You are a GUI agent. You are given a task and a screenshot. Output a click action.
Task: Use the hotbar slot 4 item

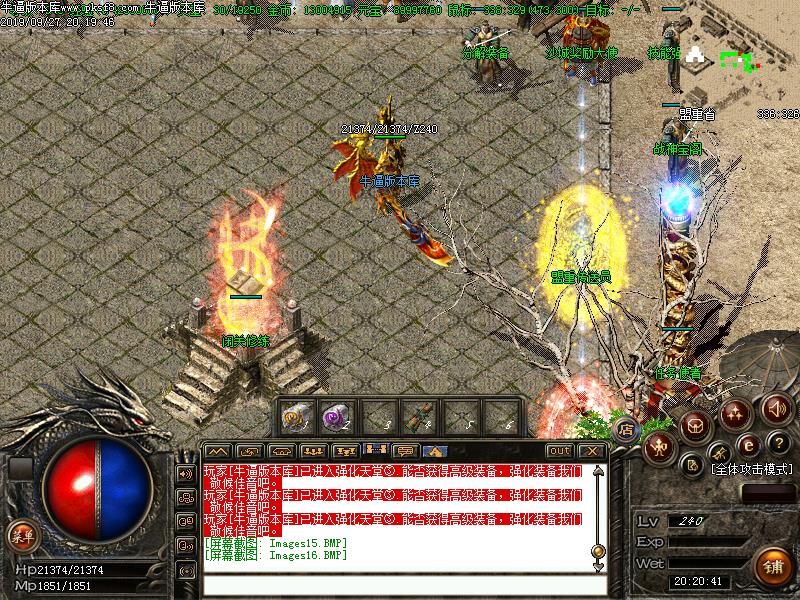(x=416, y=416)
